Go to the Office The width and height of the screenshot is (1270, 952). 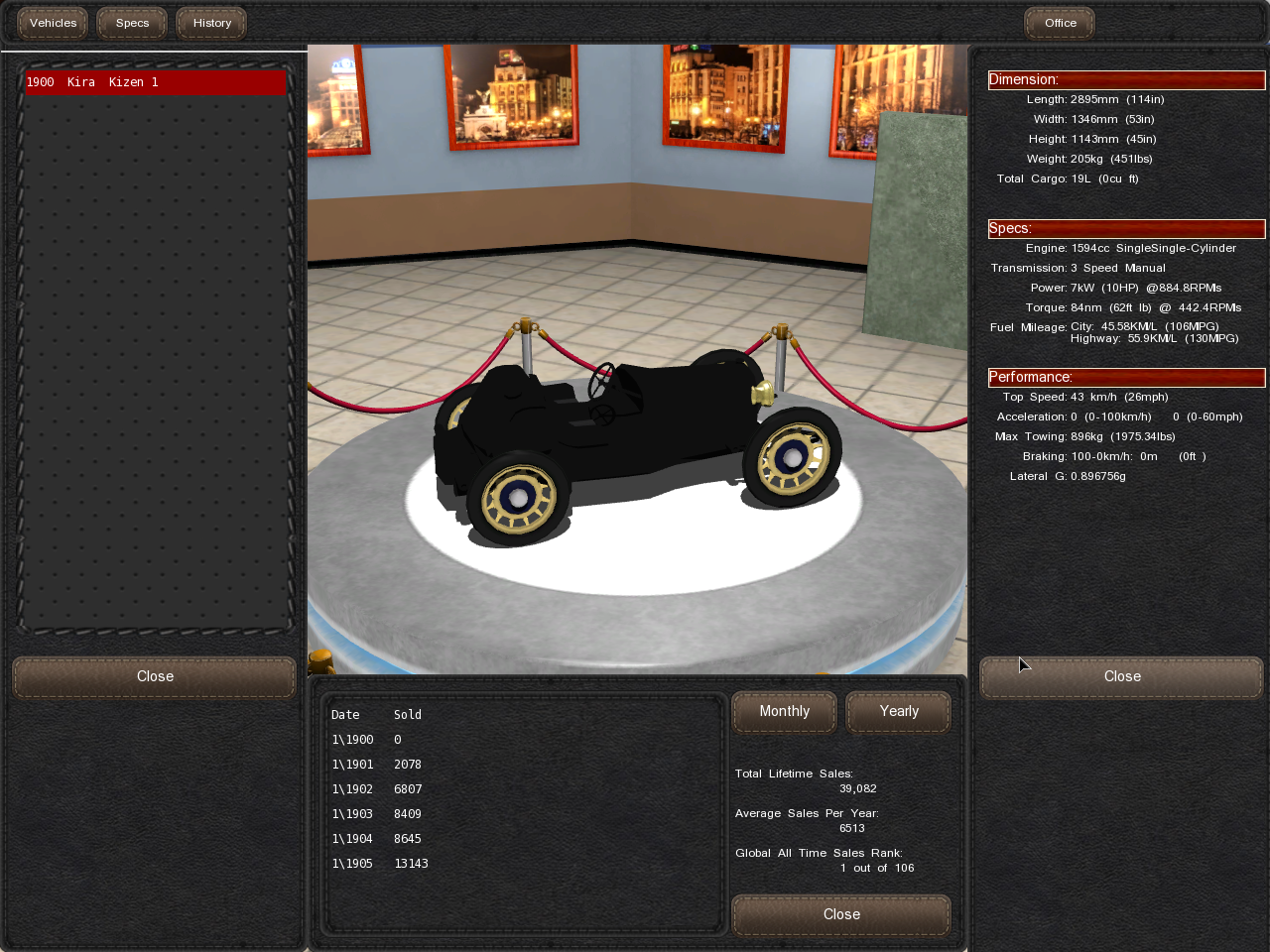tap(1060, 23)
